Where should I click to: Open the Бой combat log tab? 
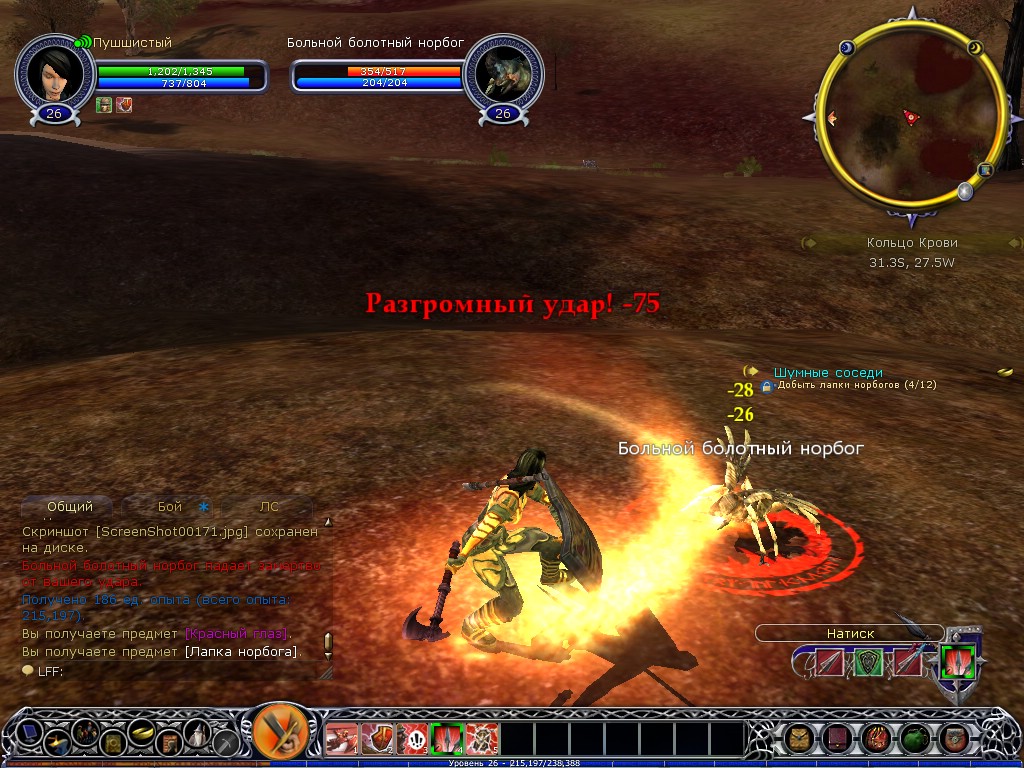[170, 507]
